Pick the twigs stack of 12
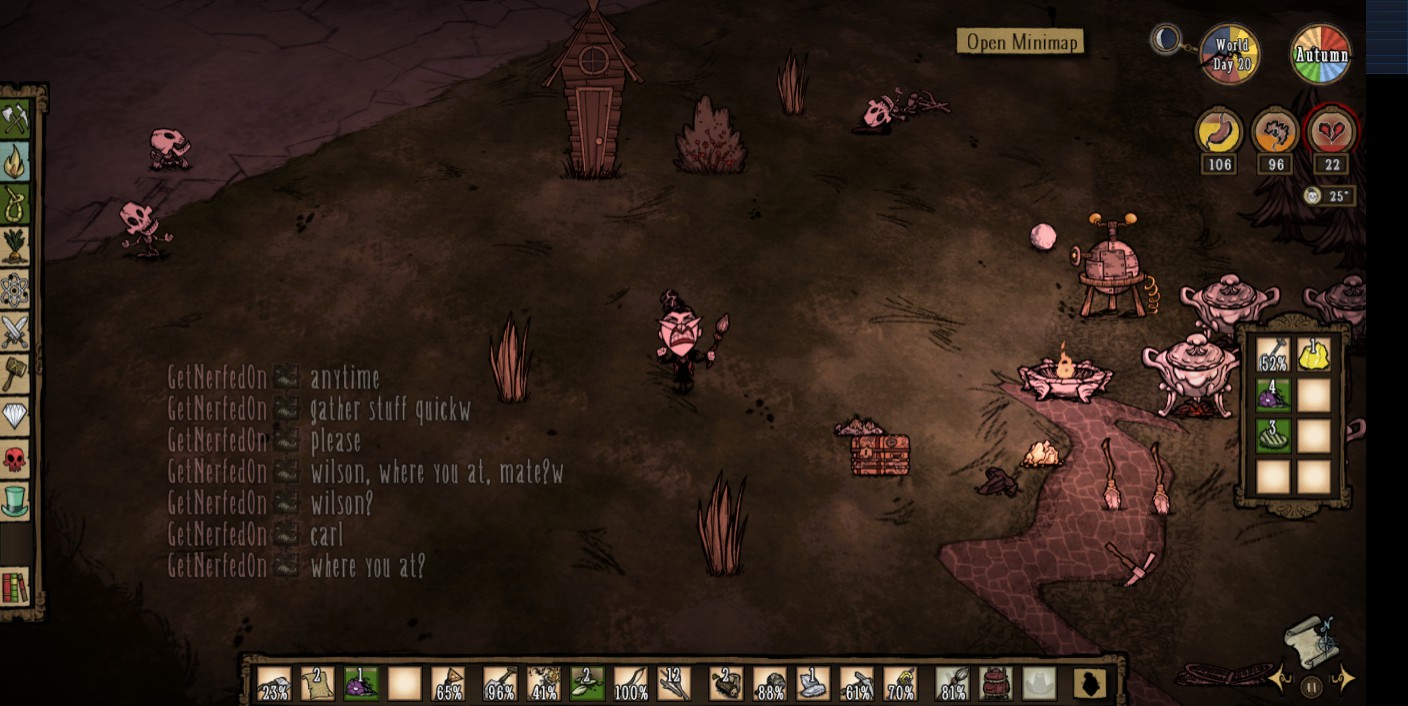Image resolution: width=1408 pixels, height=706 pixels. (673, 684)
